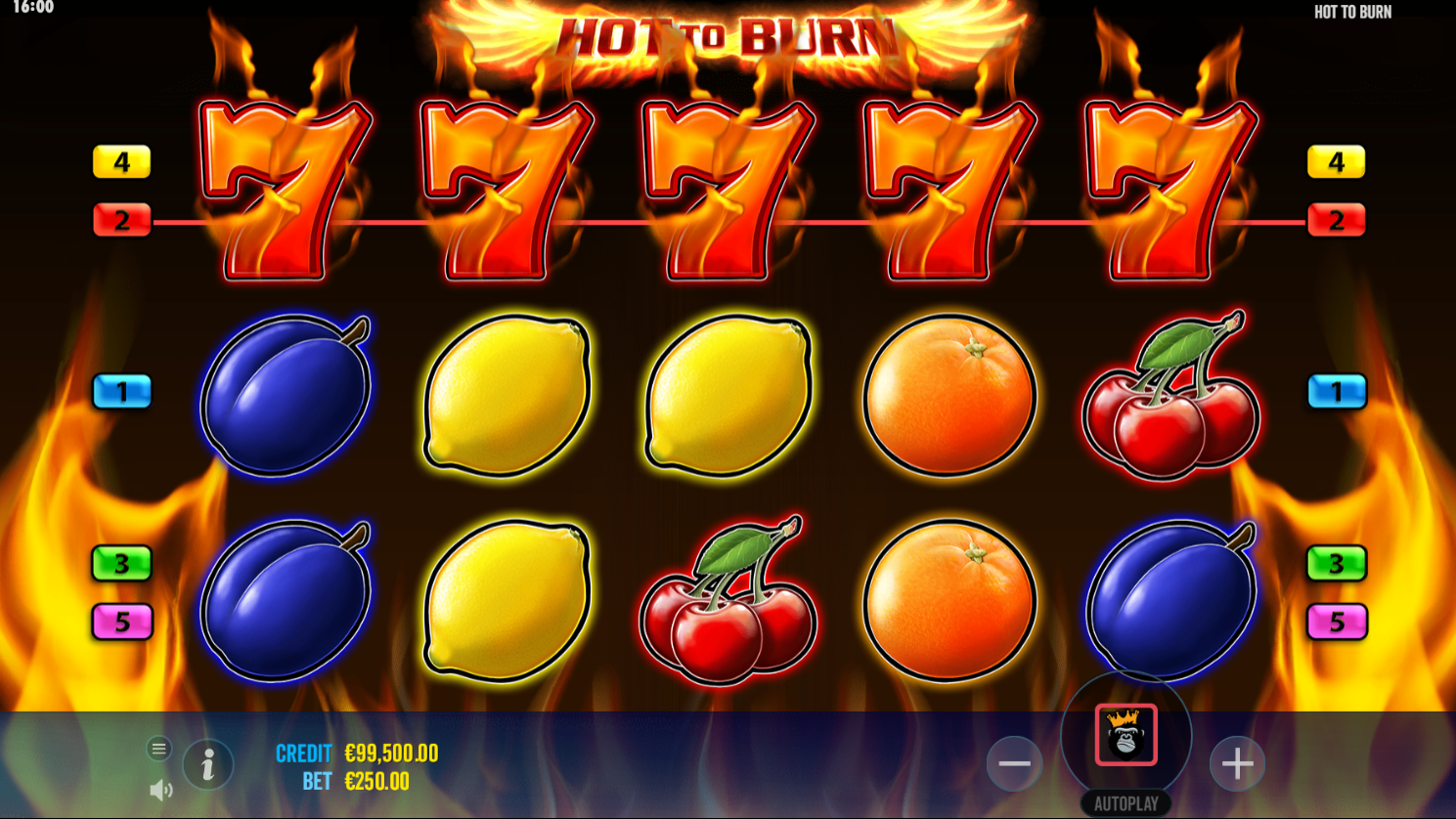Open the game info paytable

click(207, 764)
